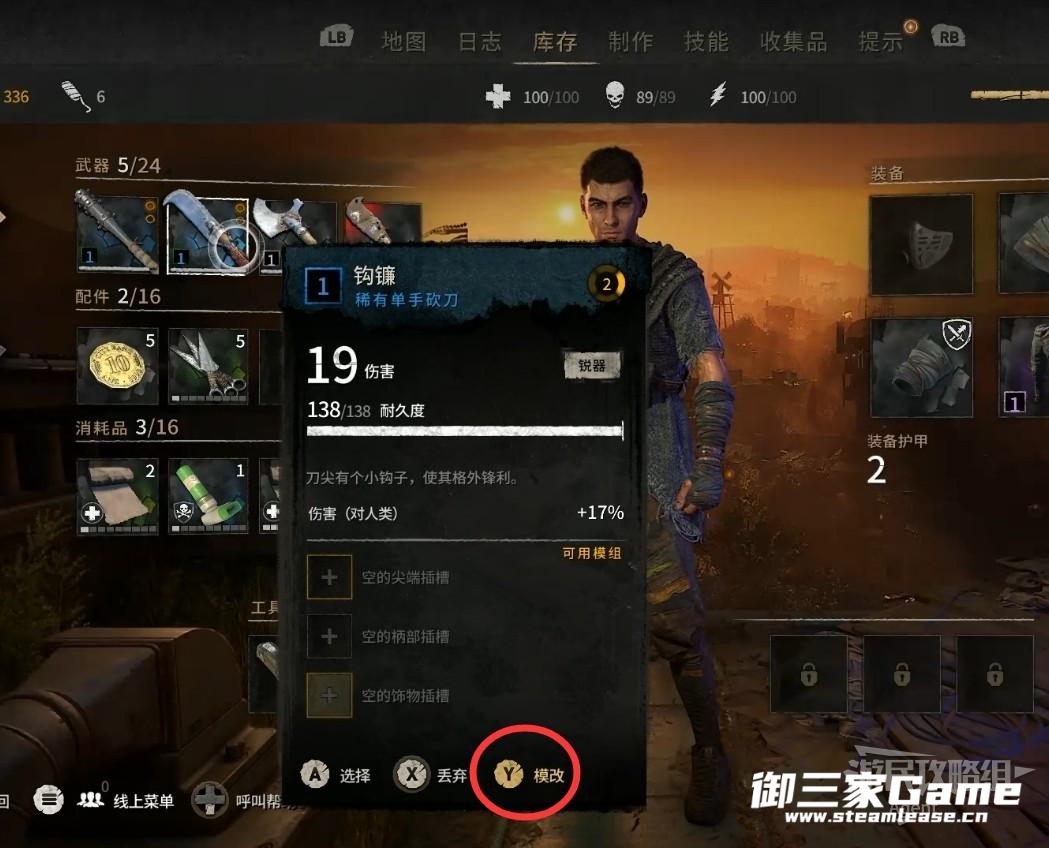Open the 技能 tab
Image resolution: width=1049 pixels, height=848 pixels.
(706, 41)
